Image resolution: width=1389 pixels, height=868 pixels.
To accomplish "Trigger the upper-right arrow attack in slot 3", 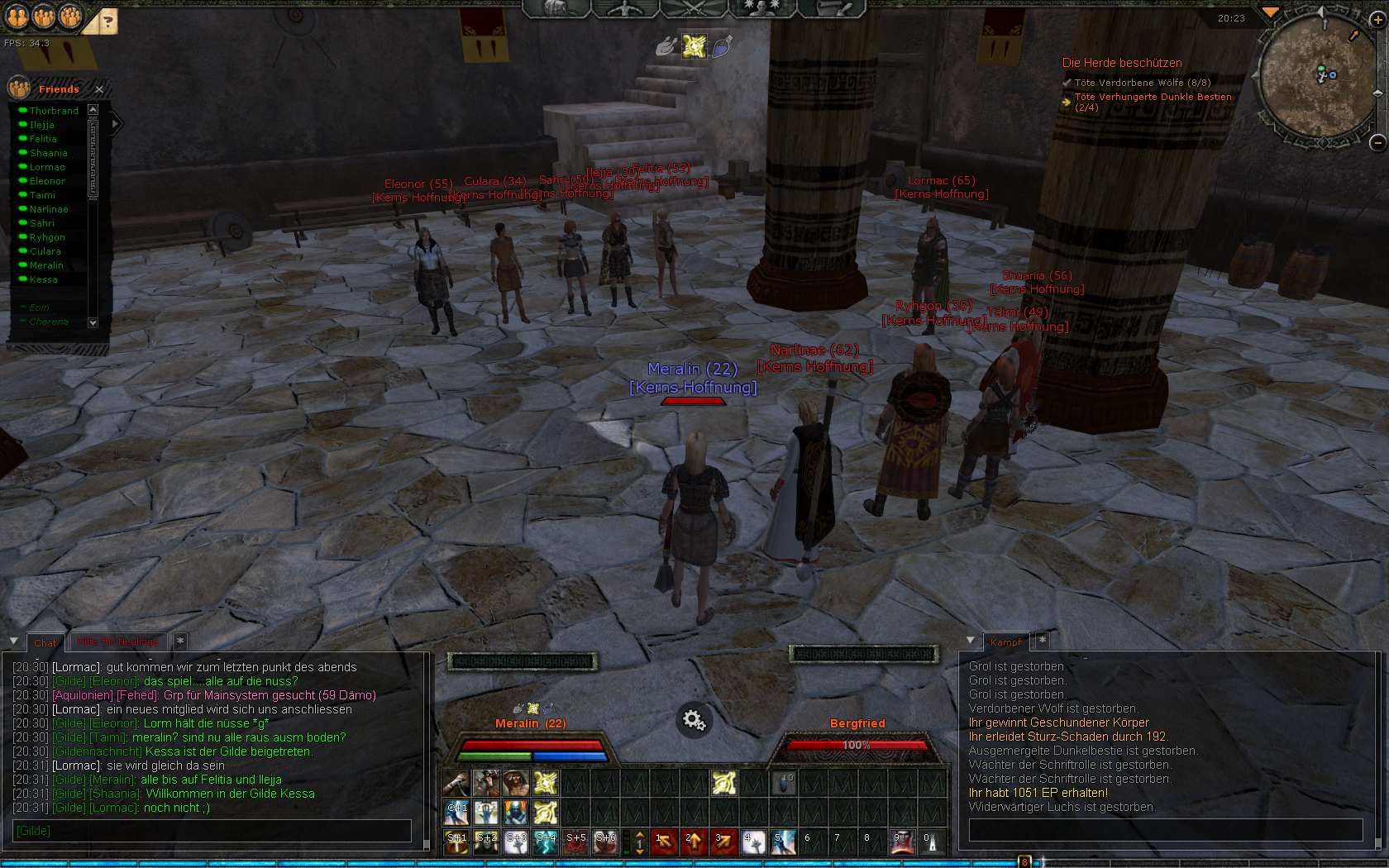I will [723, 842].
